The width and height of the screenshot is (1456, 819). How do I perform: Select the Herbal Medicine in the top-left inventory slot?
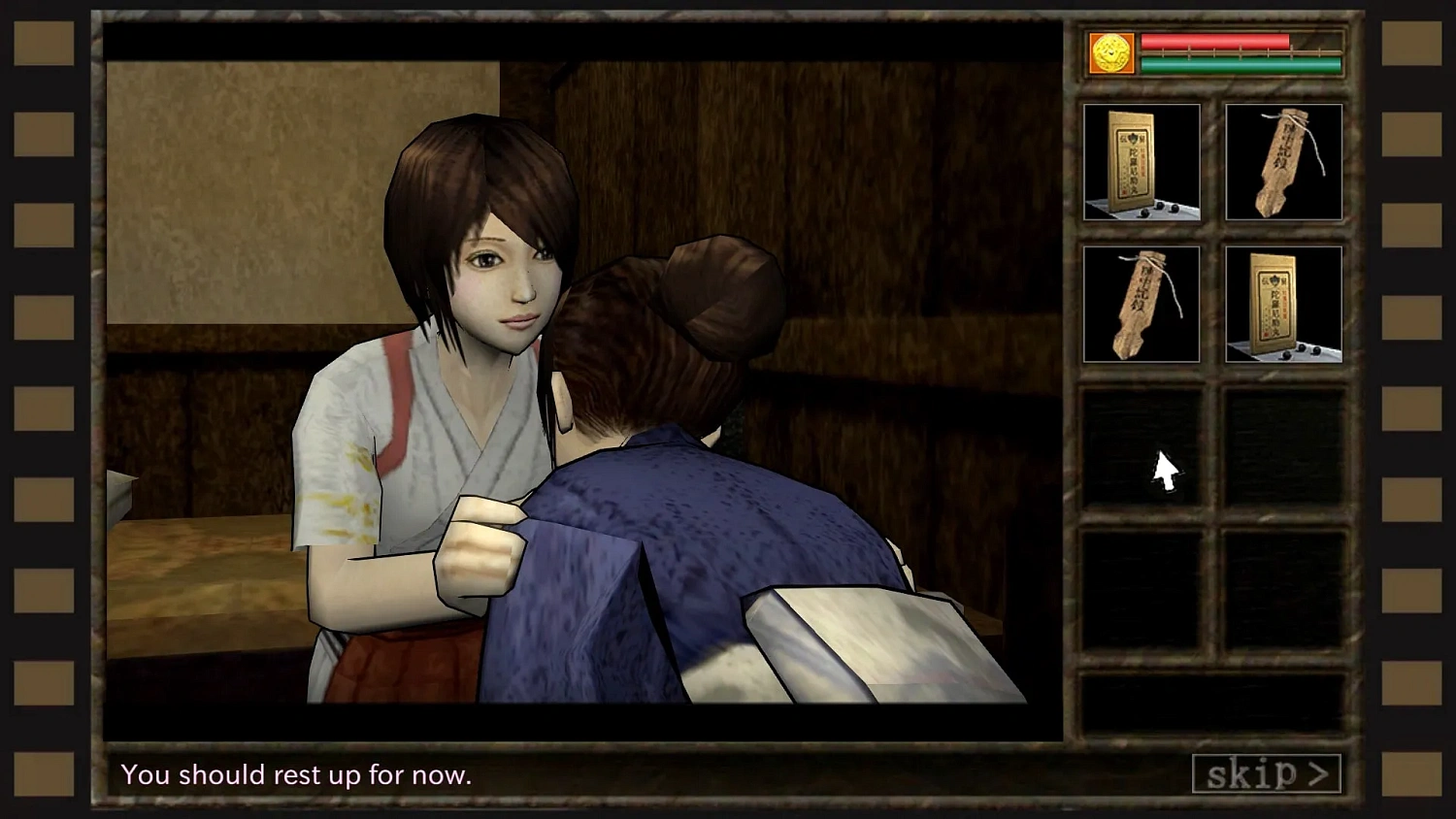click(1141, 160)
